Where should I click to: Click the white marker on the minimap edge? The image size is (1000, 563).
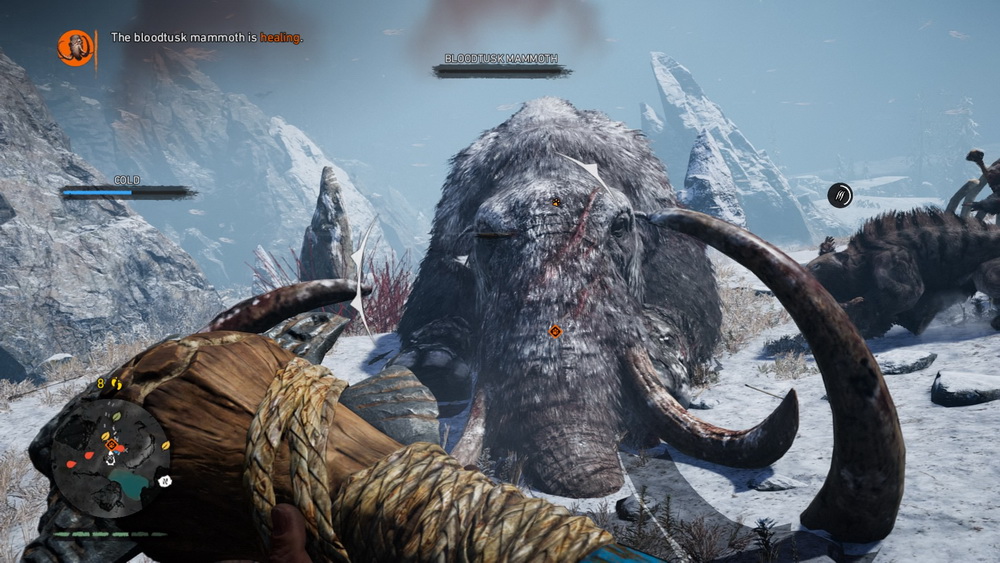coord(165,481)
